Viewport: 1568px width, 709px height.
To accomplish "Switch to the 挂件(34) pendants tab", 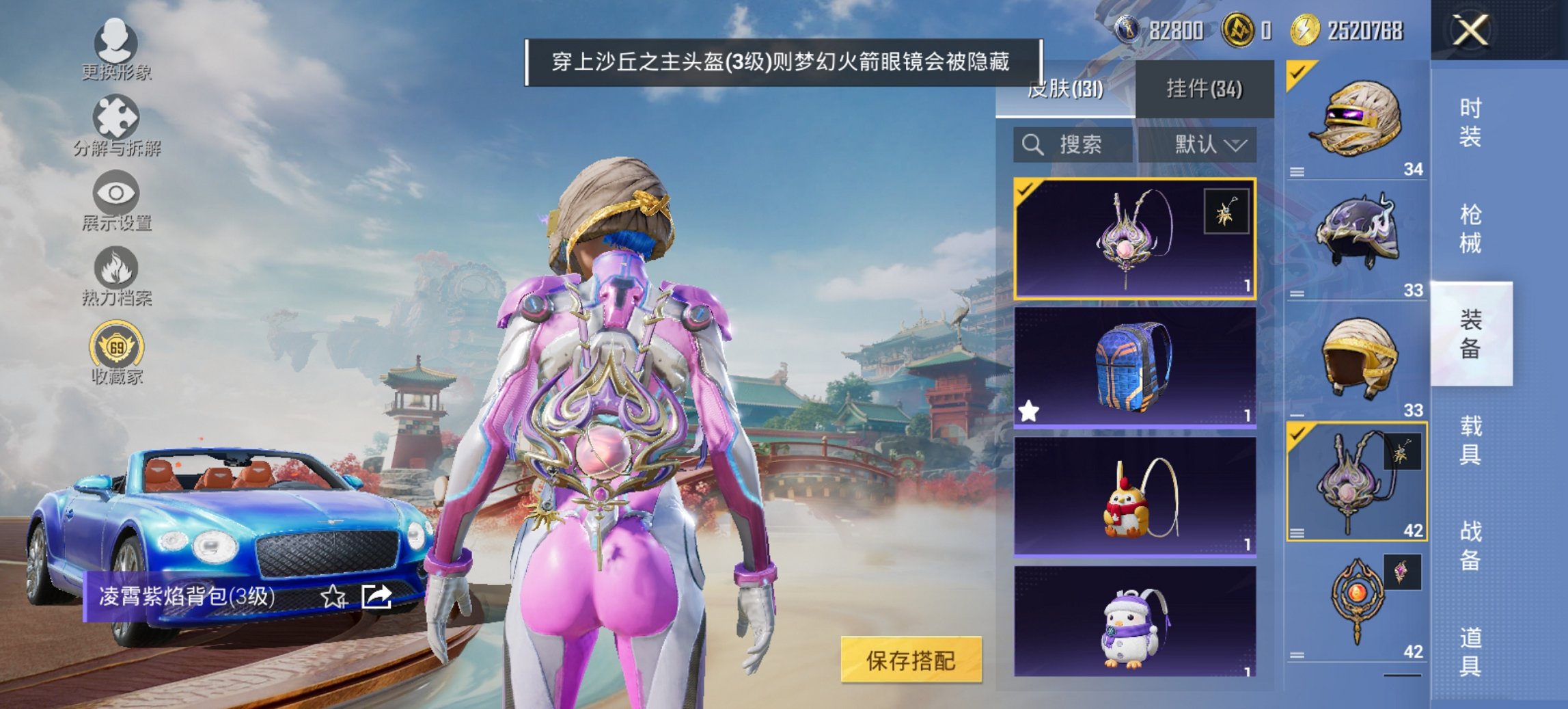I will [1202, 89].
